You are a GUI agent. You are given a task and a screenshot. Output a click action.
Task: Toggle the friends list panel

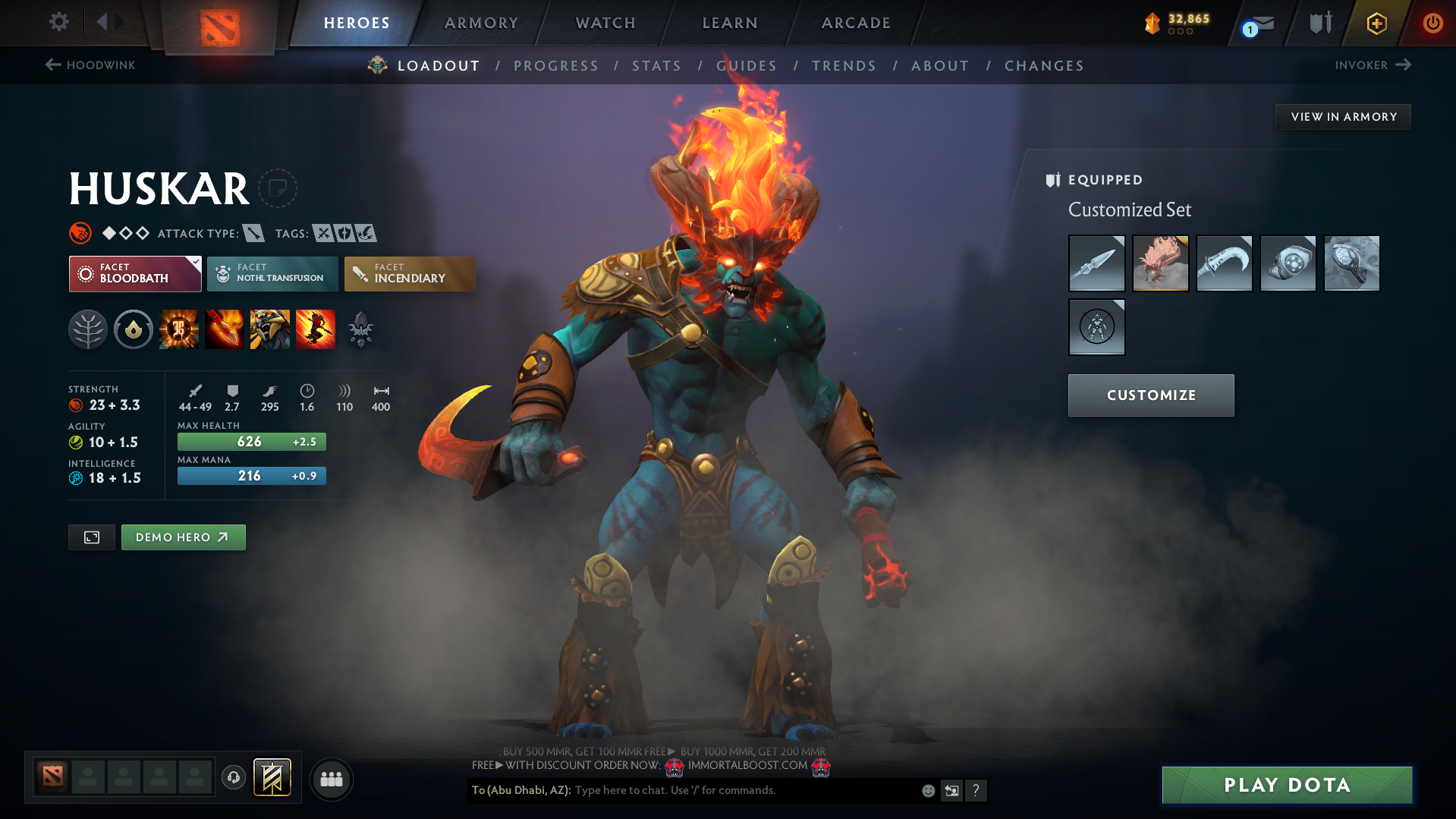coord(331,779)
